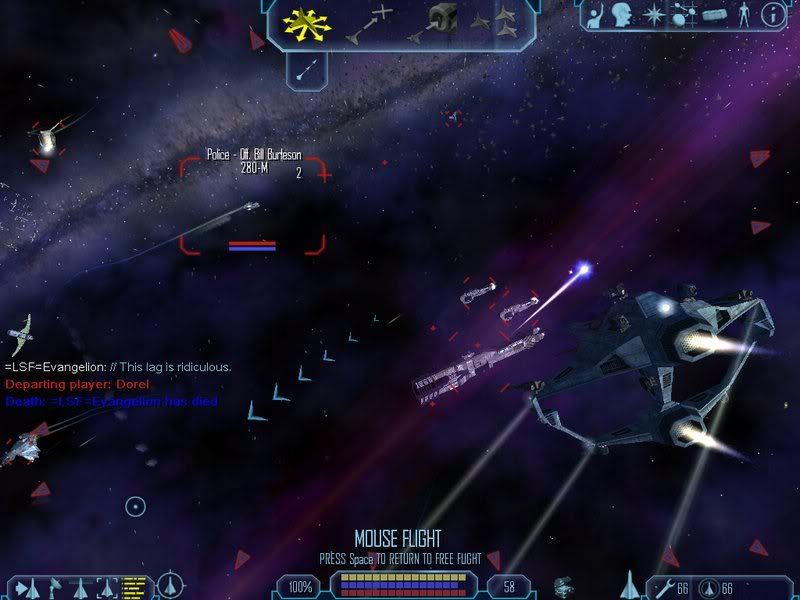Image resolution: width=800 pixels, height=600 pixels.
Task: Open the connected-nodes reputation icon
Action: click(684, 15)
